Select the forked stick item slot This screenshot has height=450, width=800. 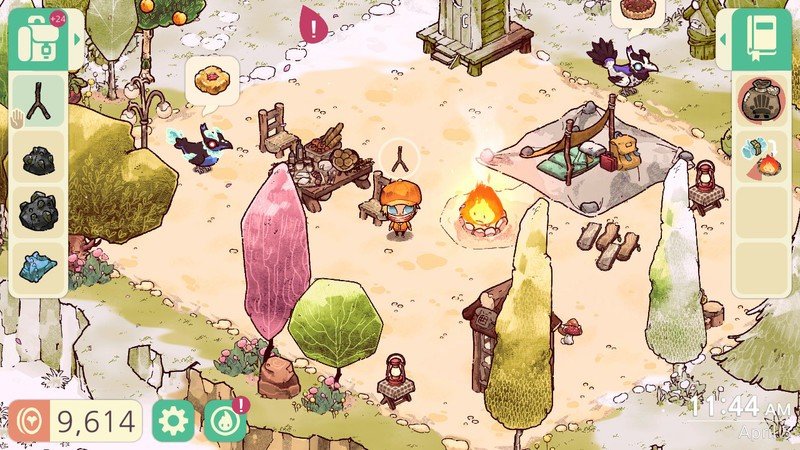(x=39, y=99)
